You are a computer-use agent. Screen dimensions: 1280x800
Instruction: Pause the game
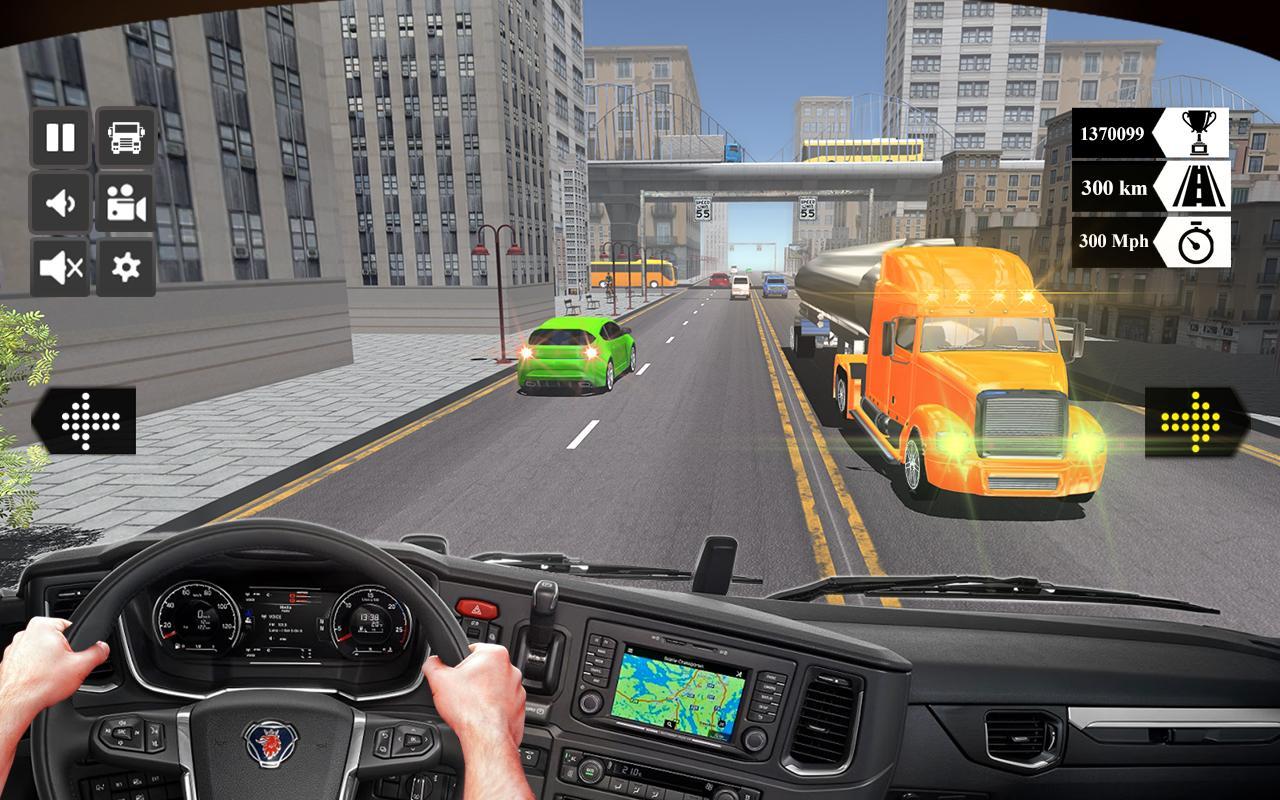(x=59, y=137)
